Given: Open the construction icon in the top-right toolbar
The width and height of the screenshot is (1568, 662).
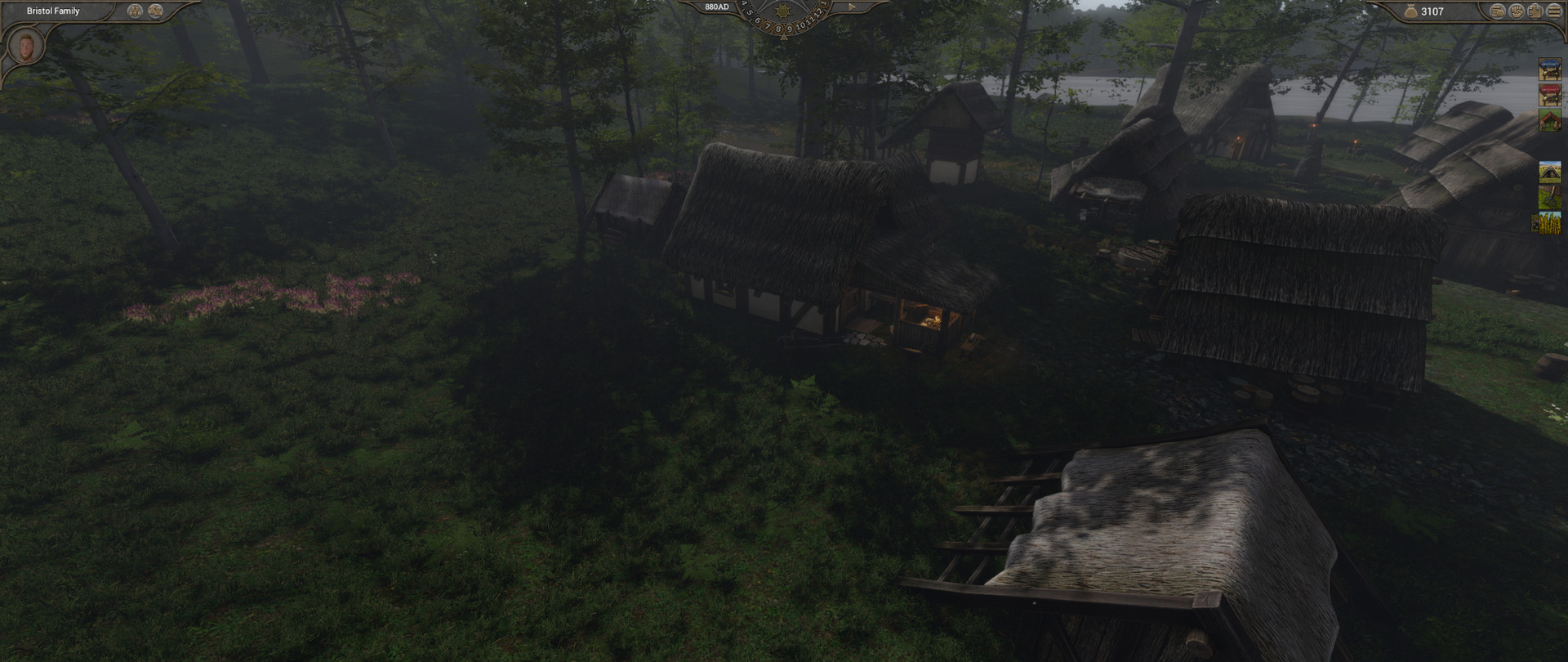Looking at the screenshot, I should (x=1535, y=11).
